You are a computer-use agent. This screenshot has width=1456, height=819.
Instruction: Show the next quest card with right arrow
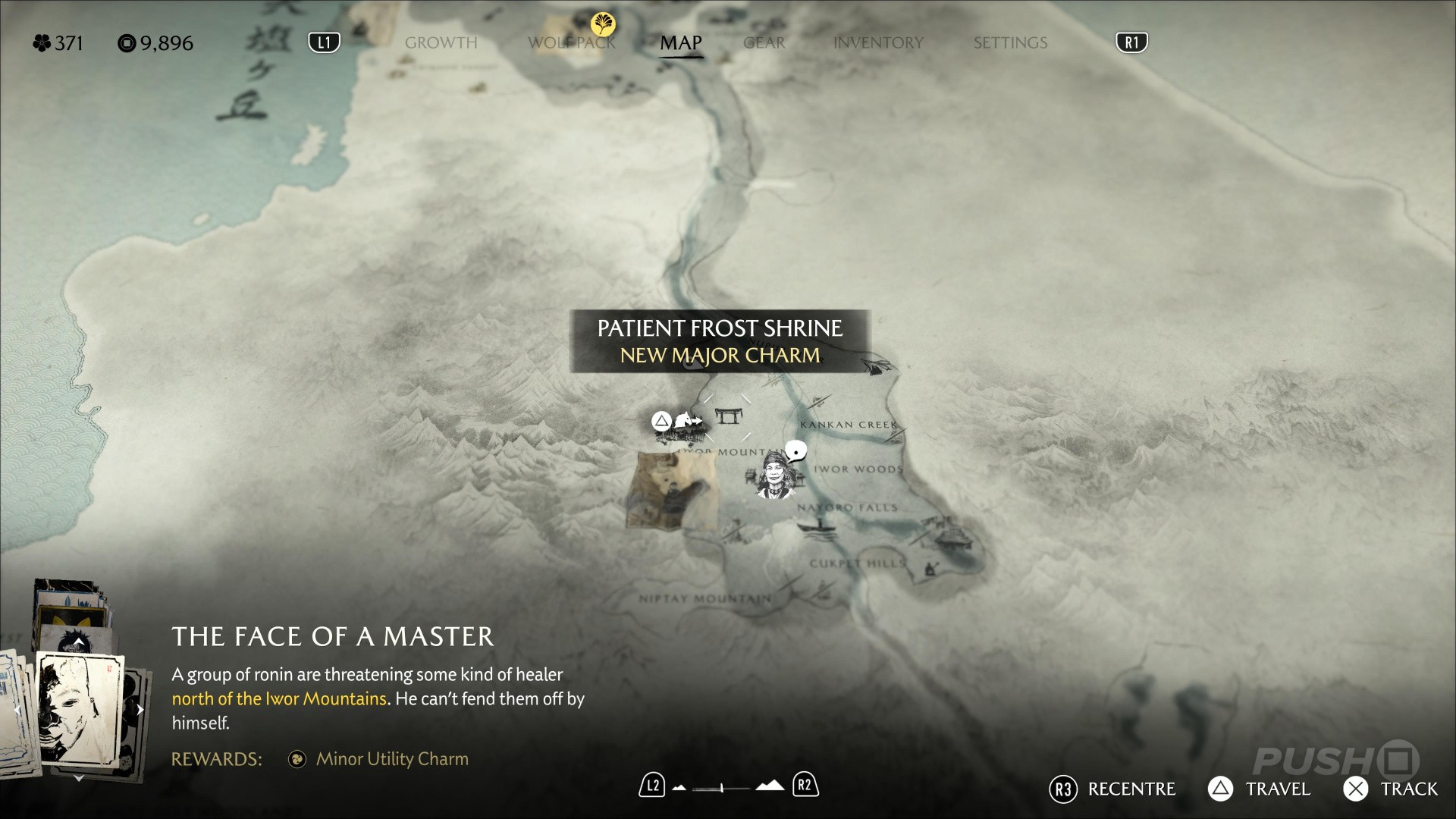point(140,711)
